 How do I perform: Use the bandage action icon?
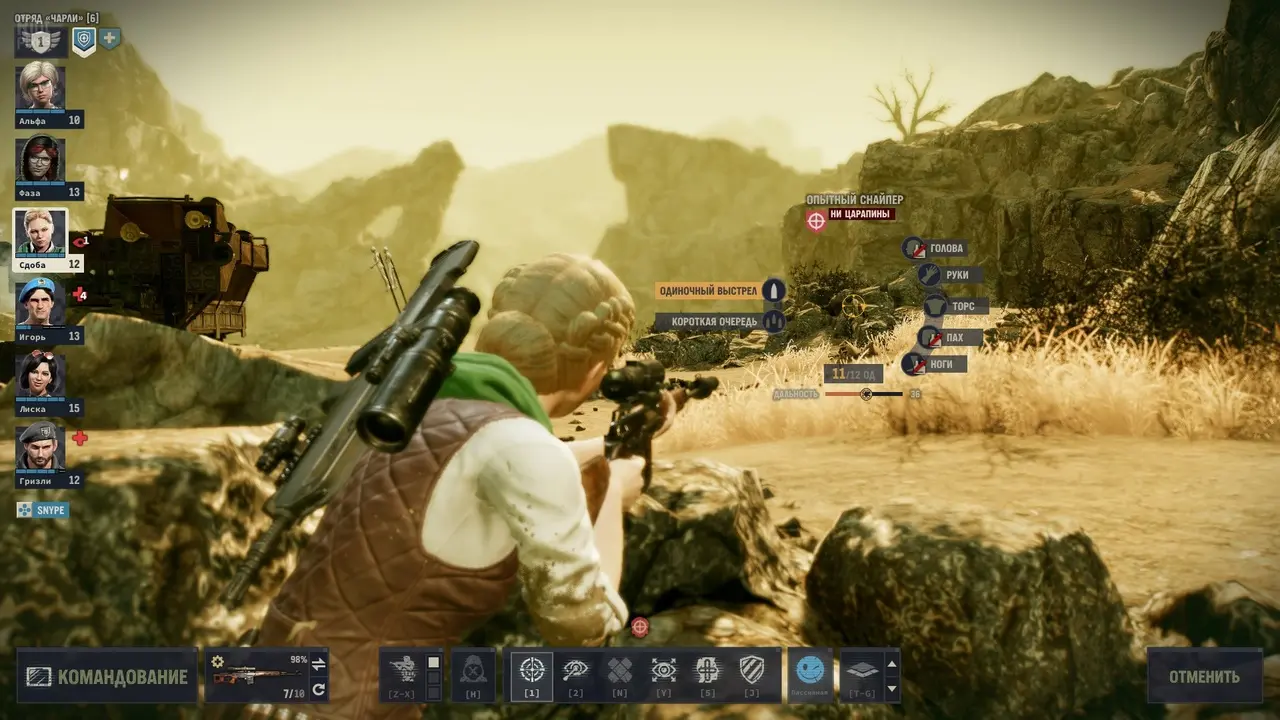coord(620,671)
